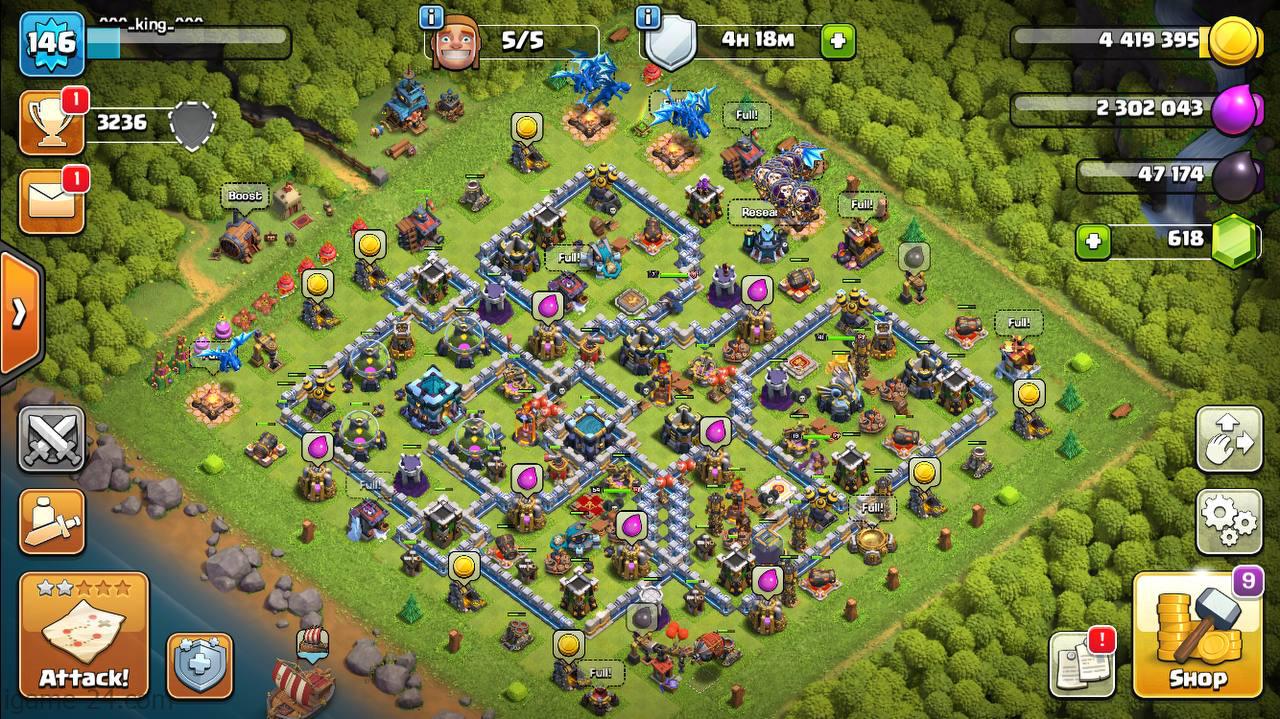Open the news clipboard with alert
Screen dimensions: 1280x719
click(x=1081, y=663)
